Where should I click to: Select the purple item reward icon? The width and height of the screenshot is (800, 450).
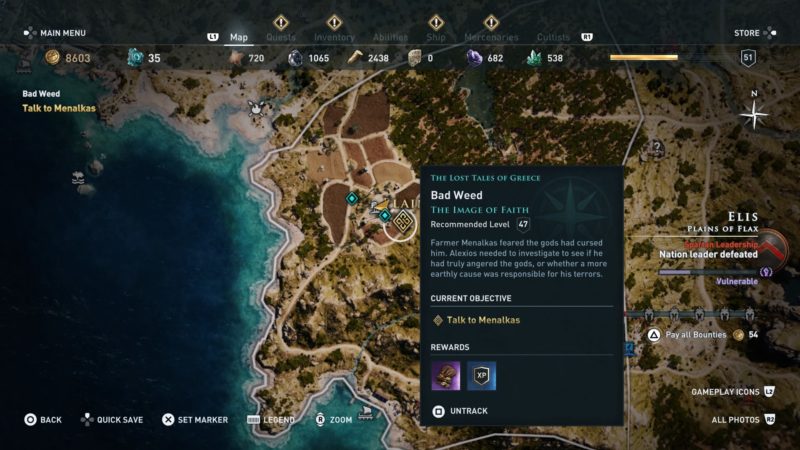click(x=445, y=375)
